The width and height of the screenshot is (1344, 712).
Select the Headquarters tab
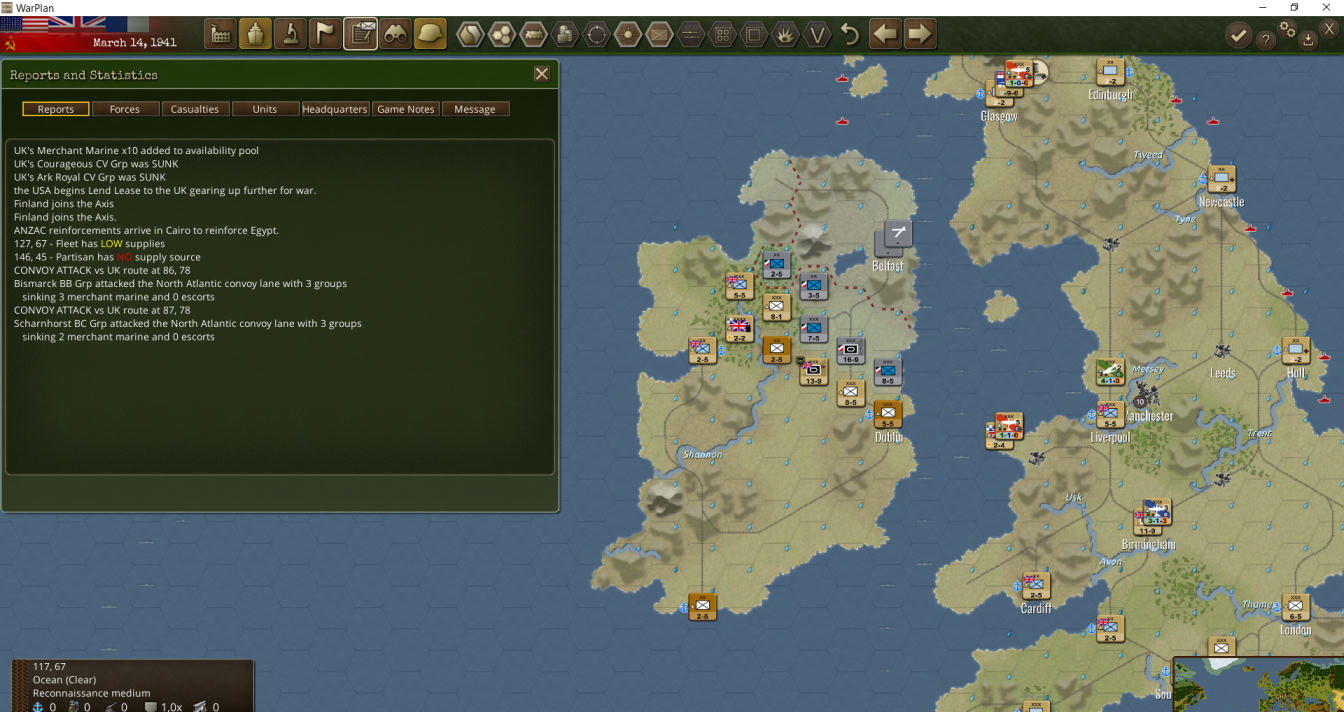[x=335, y=109]
